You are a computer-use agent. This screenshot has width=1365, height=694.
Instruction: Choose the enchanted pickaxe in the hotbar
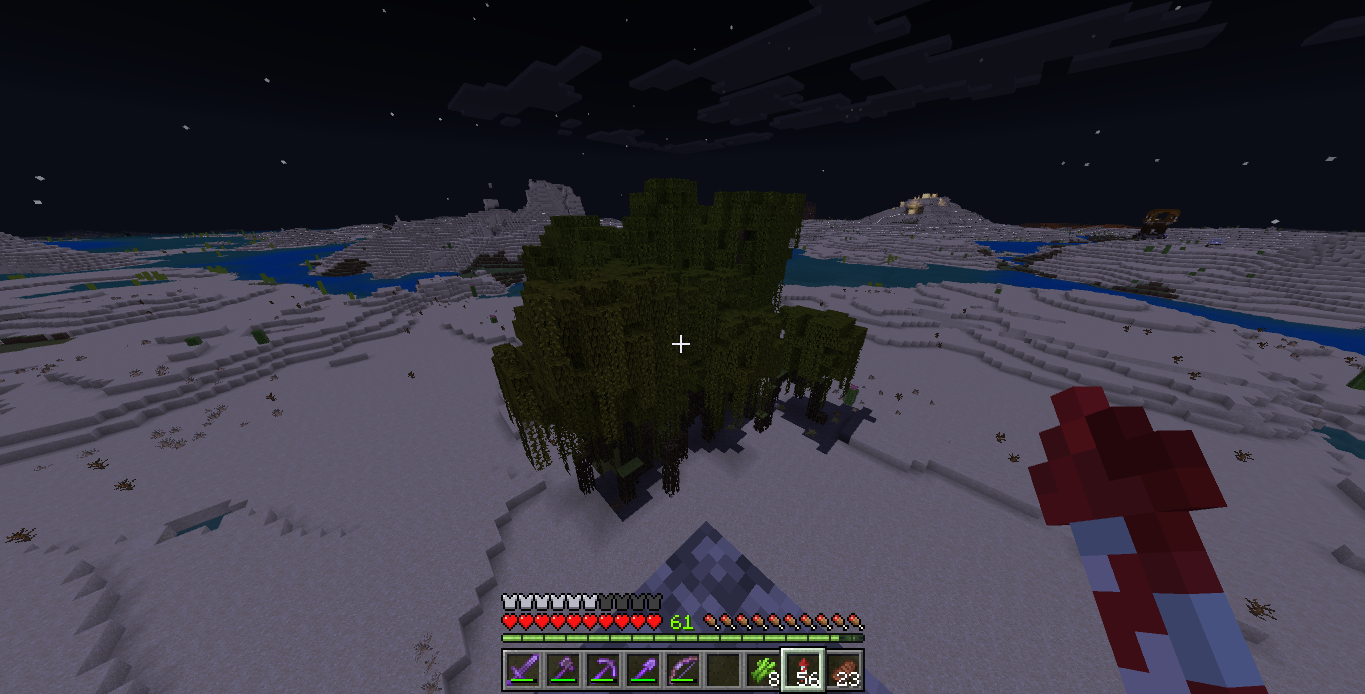click(601, 669)
